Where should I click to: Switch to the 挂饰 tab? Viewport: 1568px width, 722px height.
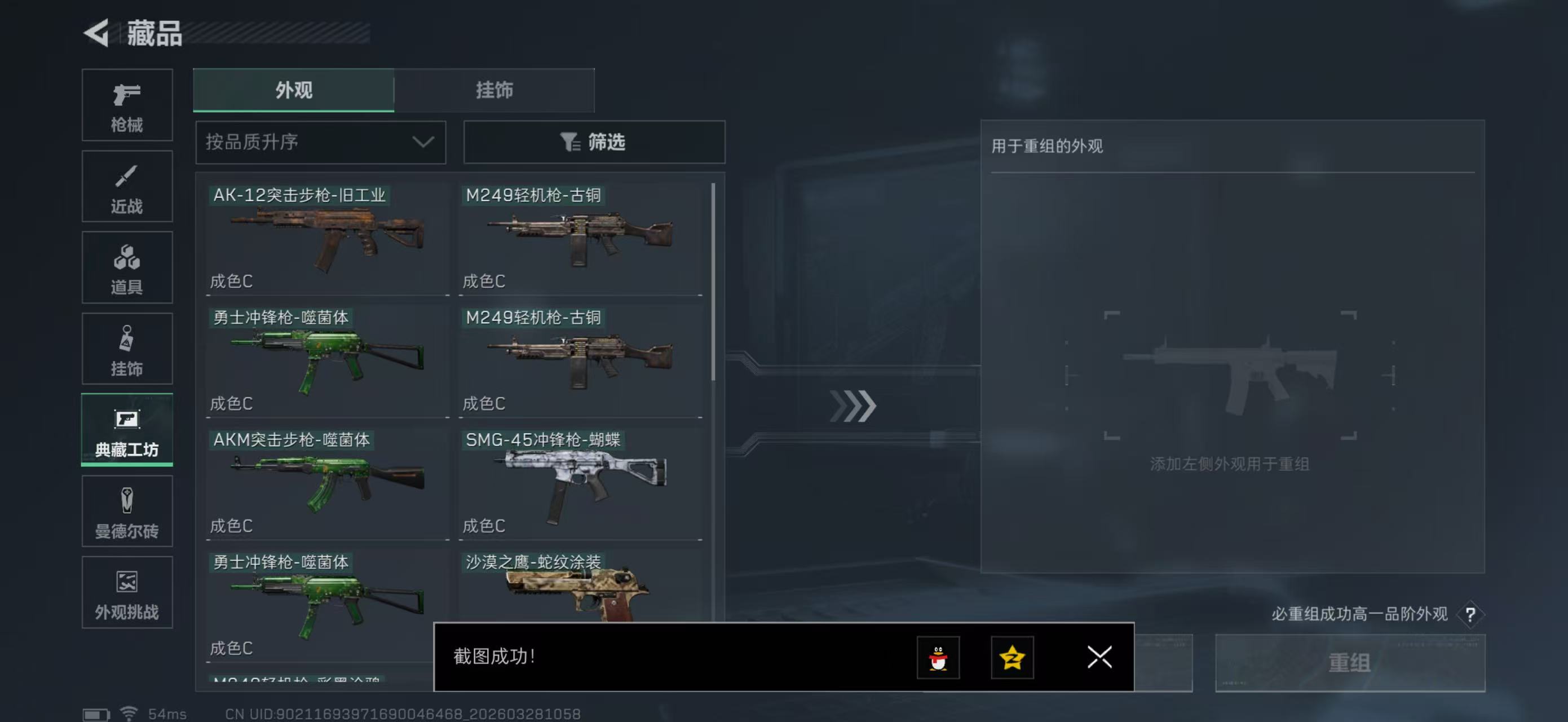(x=494, y=90)
